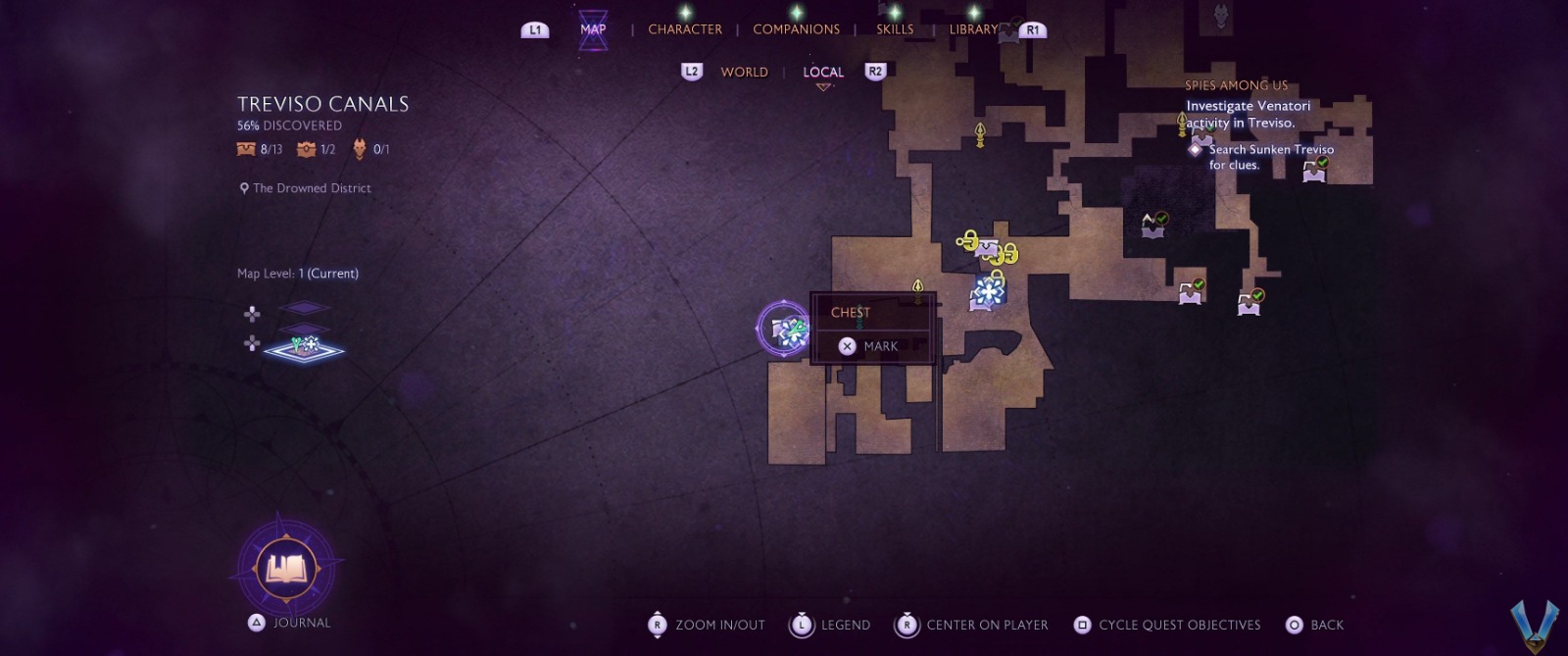
Task: Click the blue snowflake quest marker on map
Action: [x=990, y=290]
